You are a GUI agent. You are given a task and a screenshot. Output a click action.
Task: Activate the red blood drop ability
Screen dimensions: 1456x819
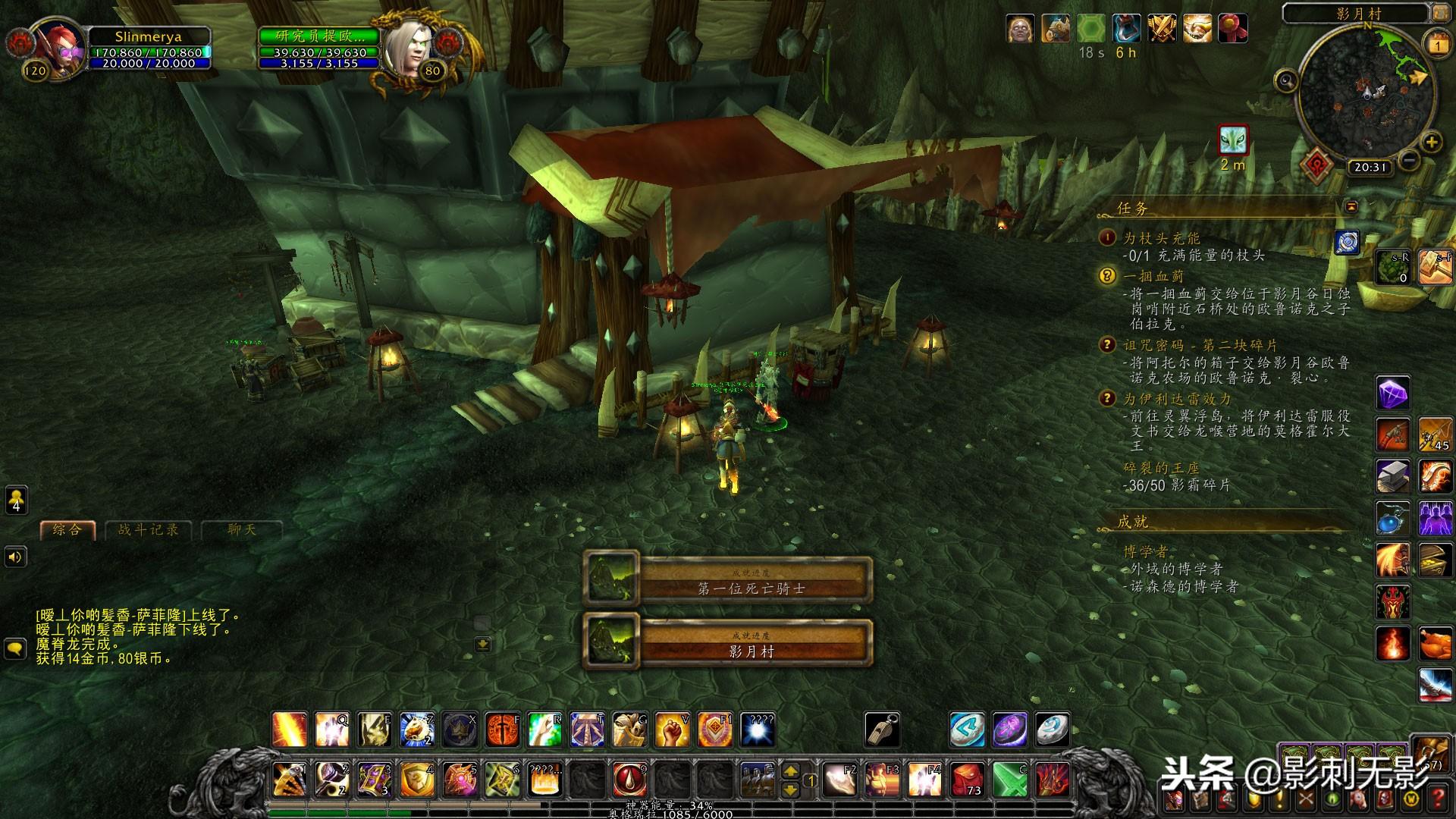pos(629,779)
